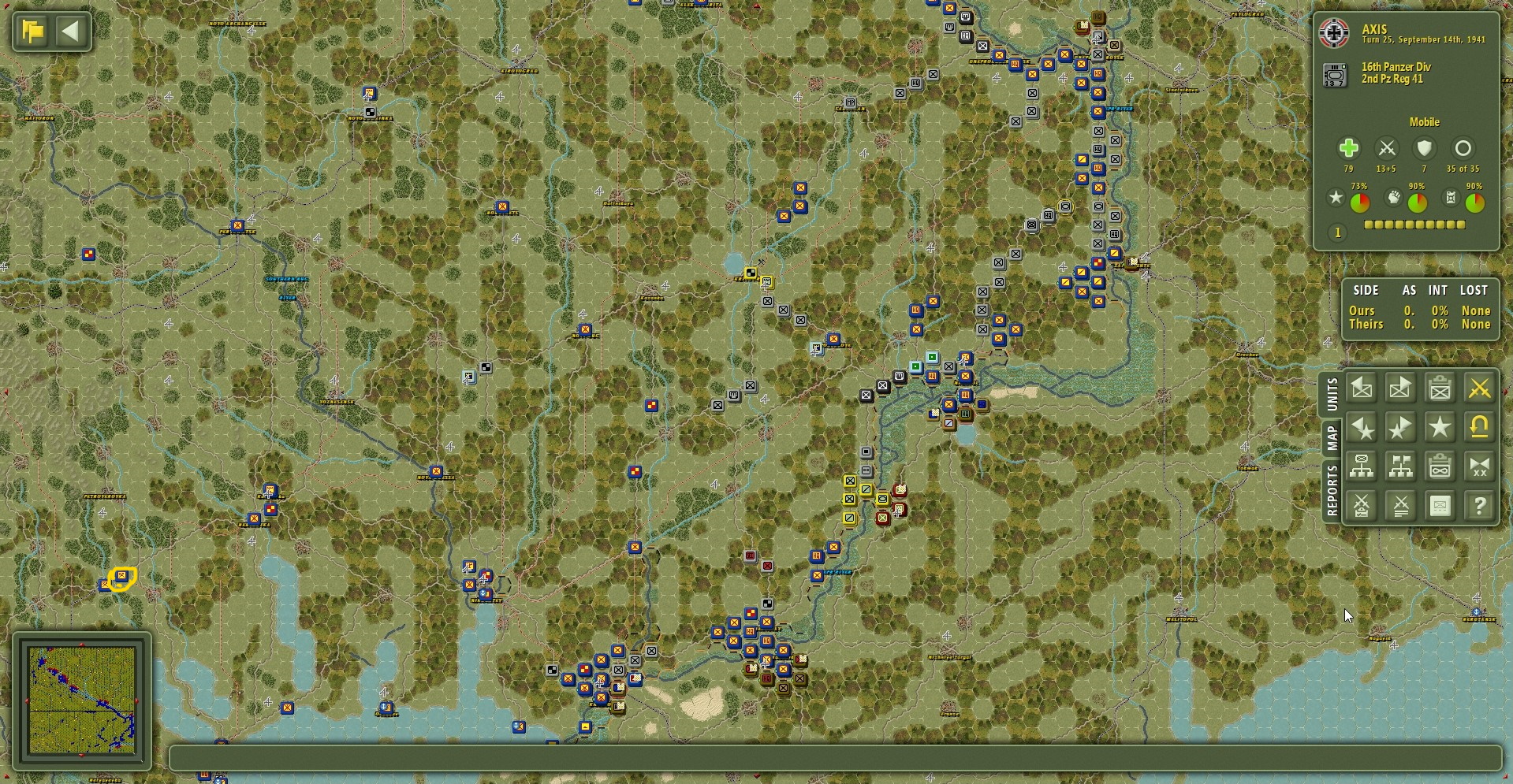
Task: Select the previous unit envelope icon
Action: 1362,388
